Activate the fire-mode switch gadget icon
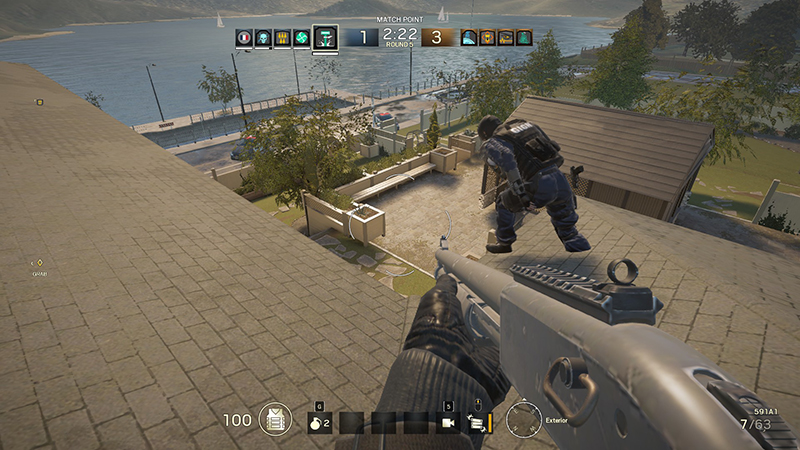This screenshot has height=450, width=800. coord(477,422)
